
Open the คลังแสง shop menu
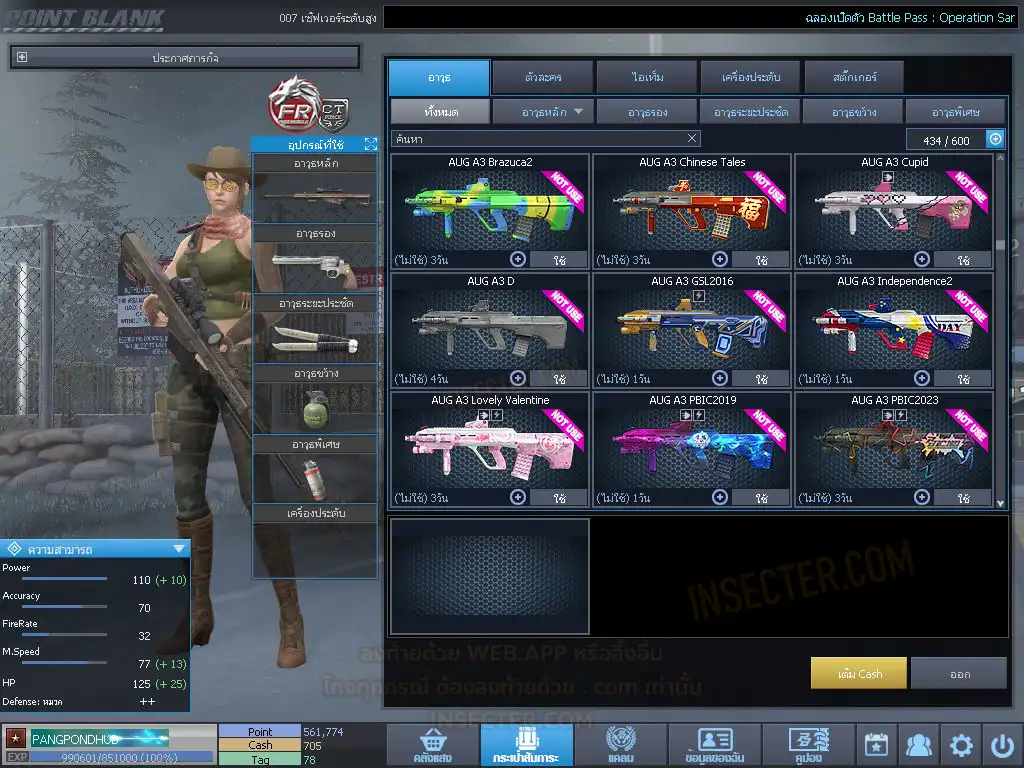[x=432, y=745]
